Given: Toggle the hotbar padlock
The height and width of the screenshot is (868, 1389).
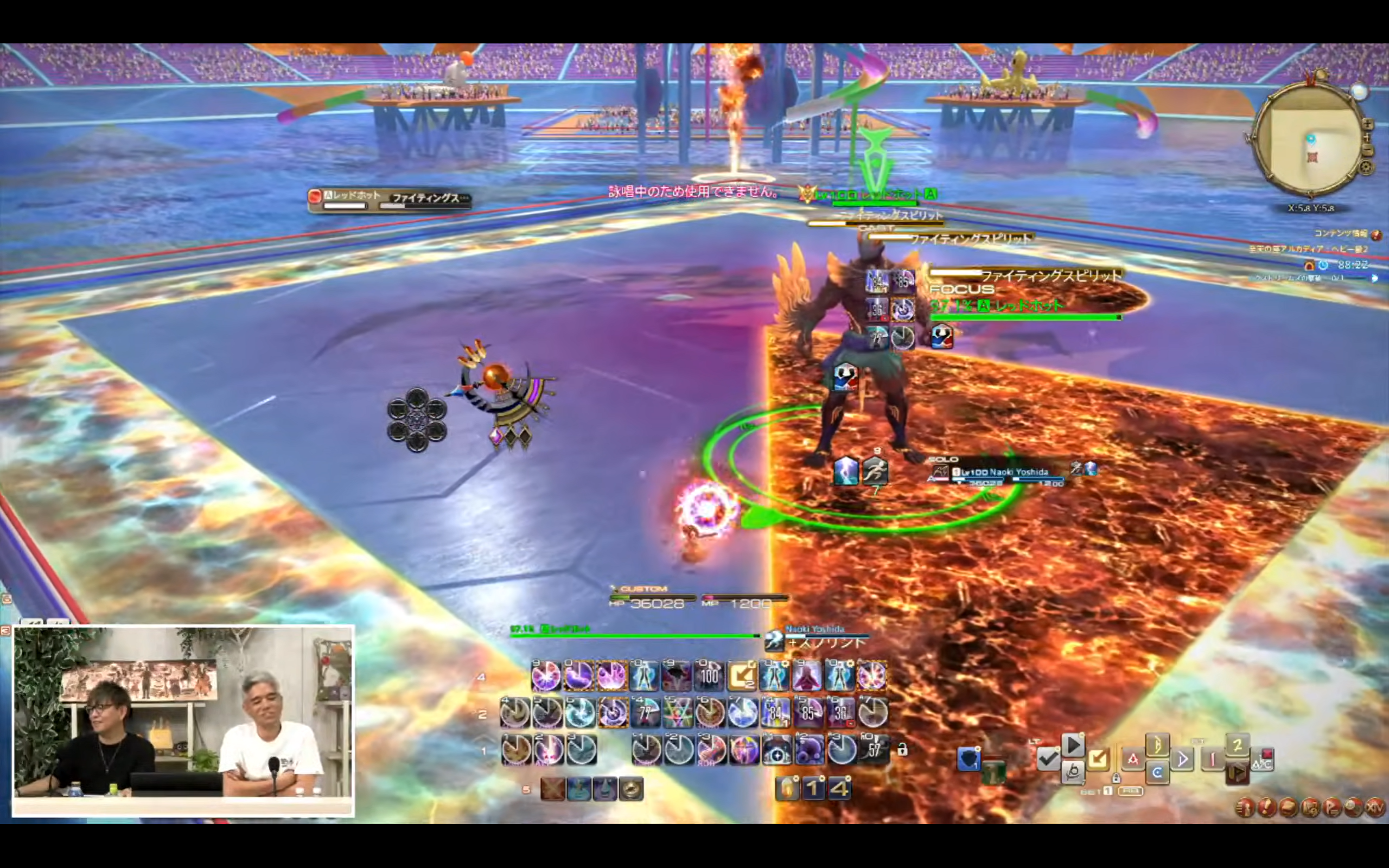Looking at the screenshot, I should tap(902, 750).
